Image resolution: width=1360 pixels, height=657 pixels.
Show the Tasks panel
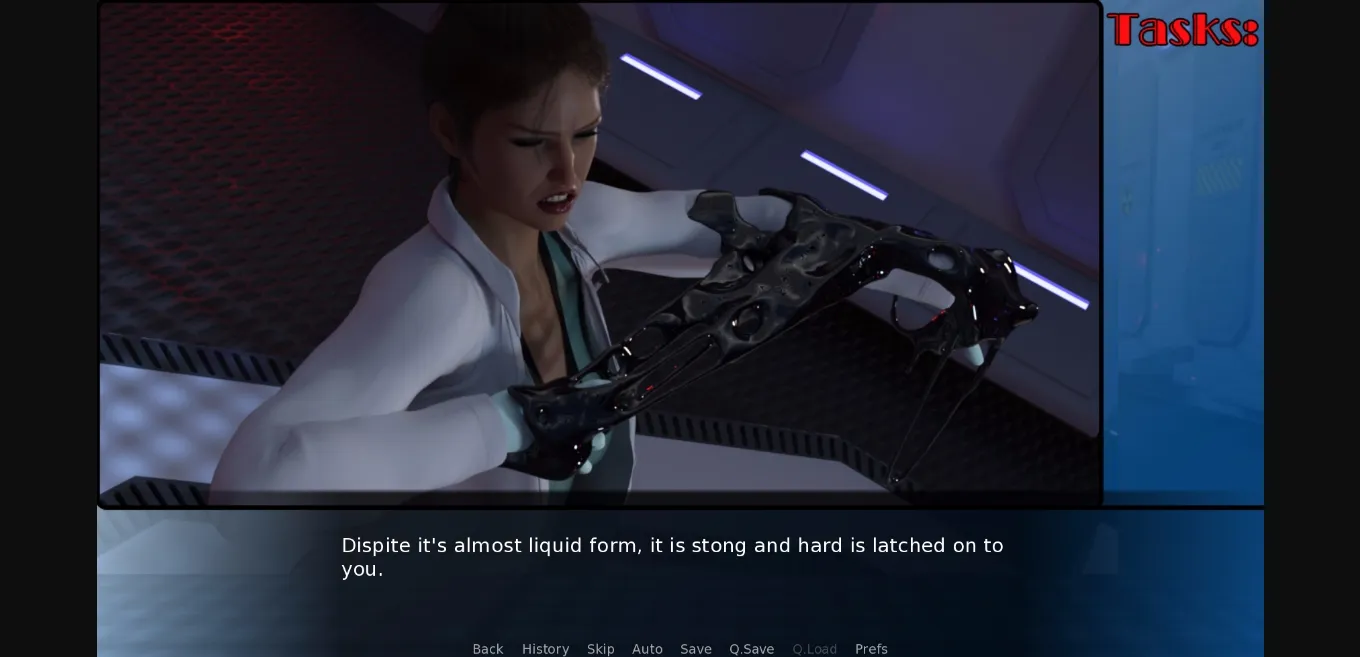pos(1182,30)
